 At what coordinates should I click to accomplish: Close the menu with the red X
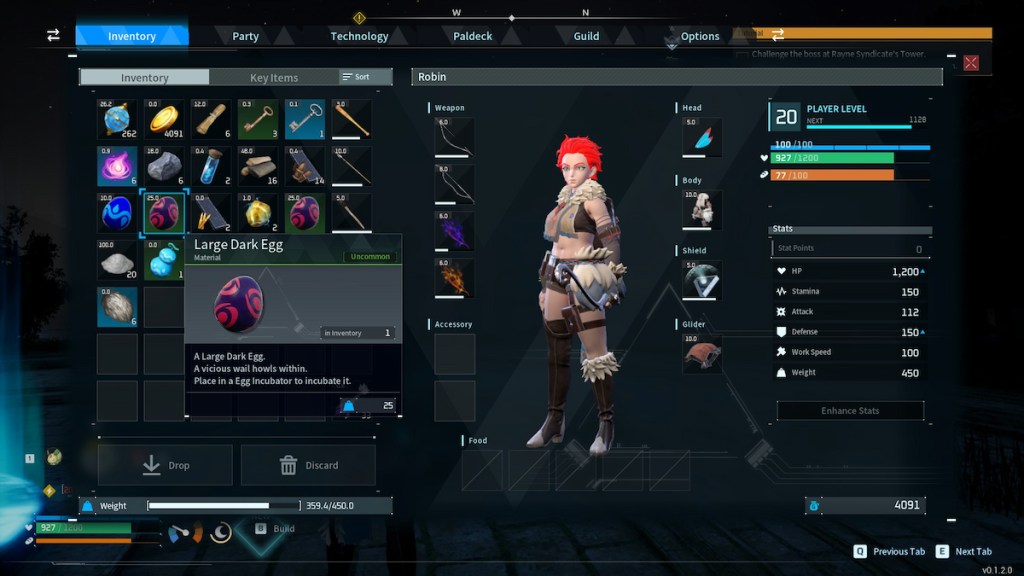(x=970, y=63)
